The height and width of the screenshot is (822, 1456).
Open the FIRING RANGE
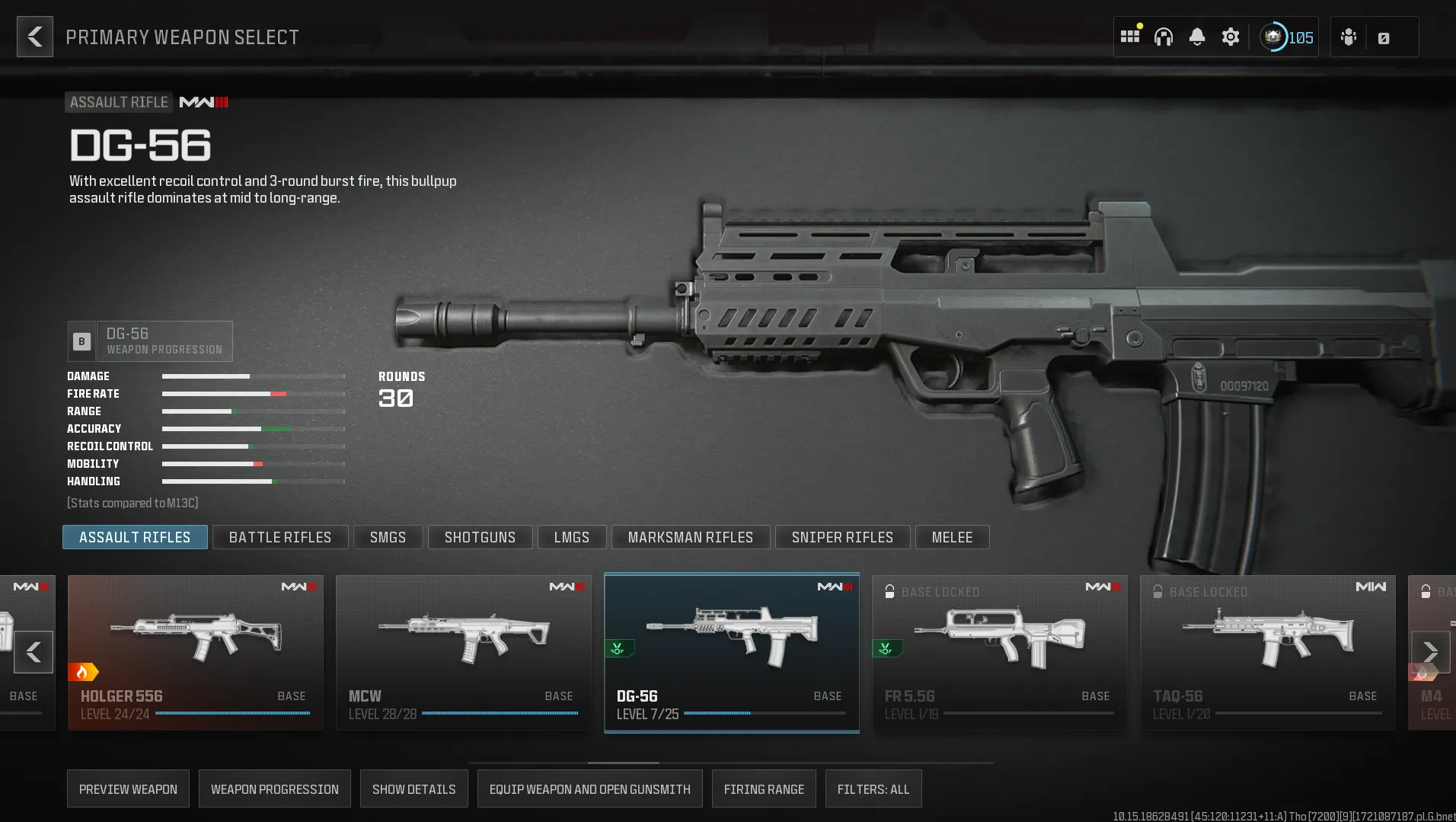[764, 788]
